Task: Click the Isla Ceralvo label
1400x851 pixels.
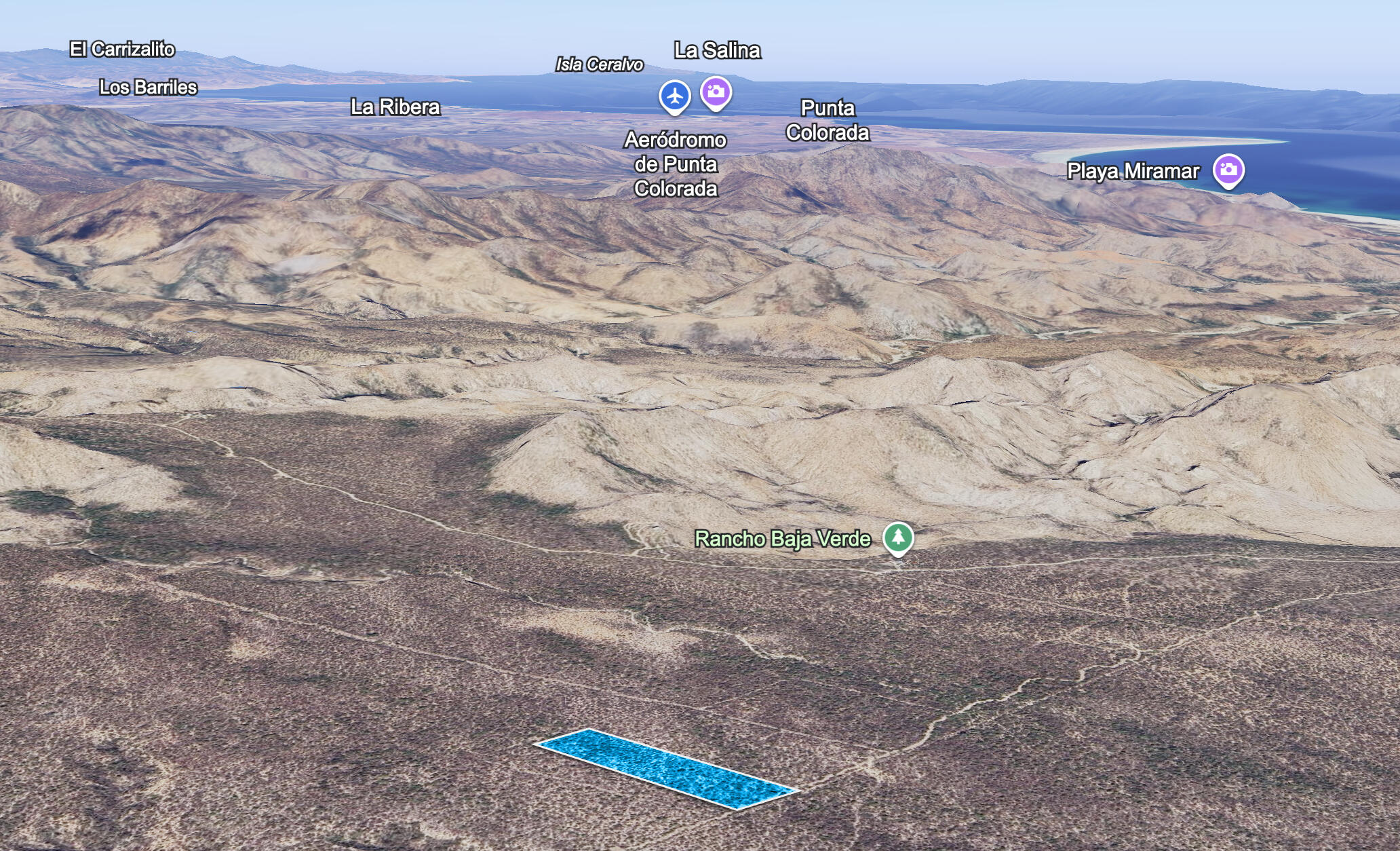Action: click(x=599, y=64)
